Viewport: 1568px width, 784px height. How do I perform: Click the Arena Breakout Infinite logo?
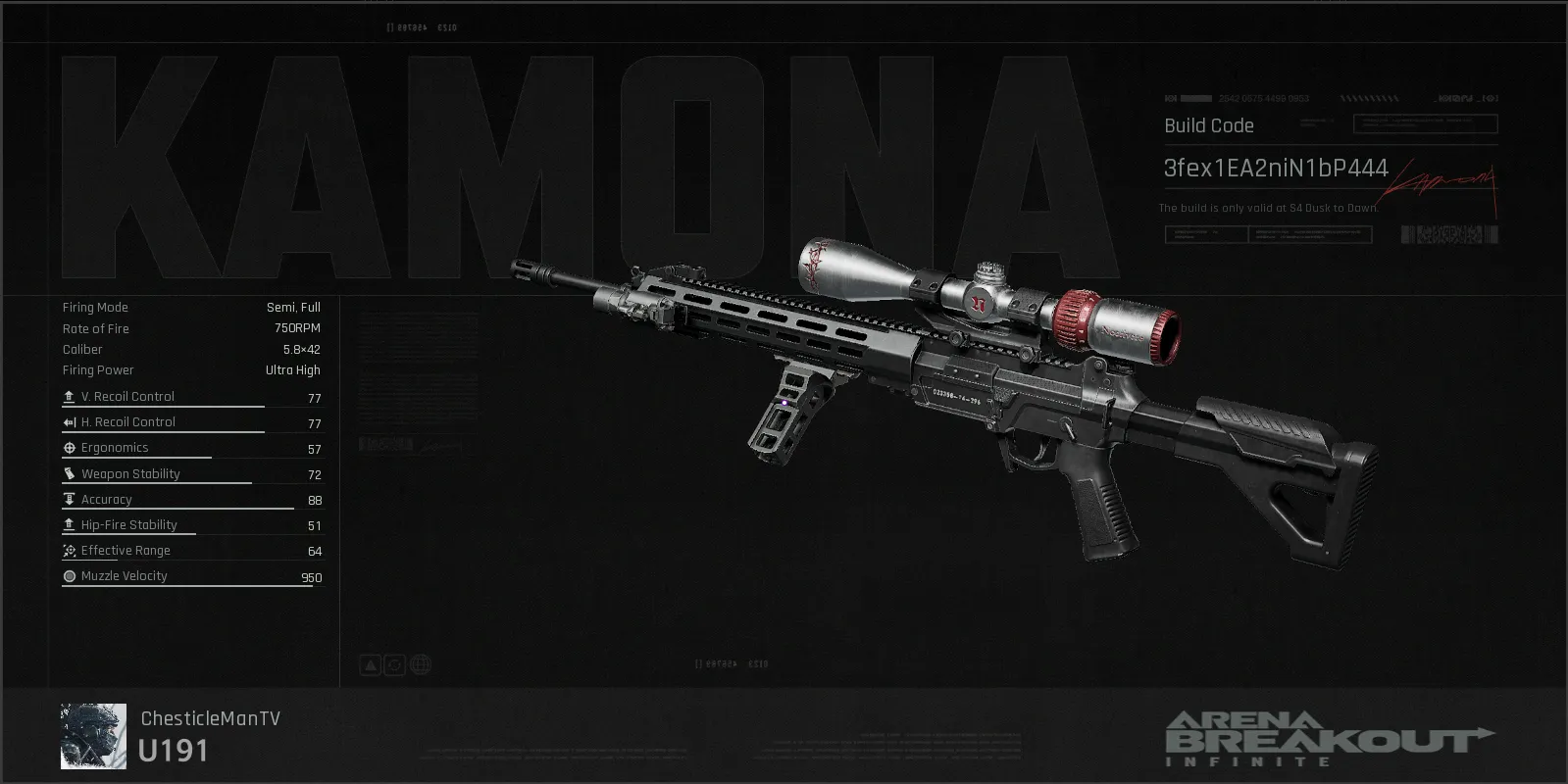(x=1329, y=738)
